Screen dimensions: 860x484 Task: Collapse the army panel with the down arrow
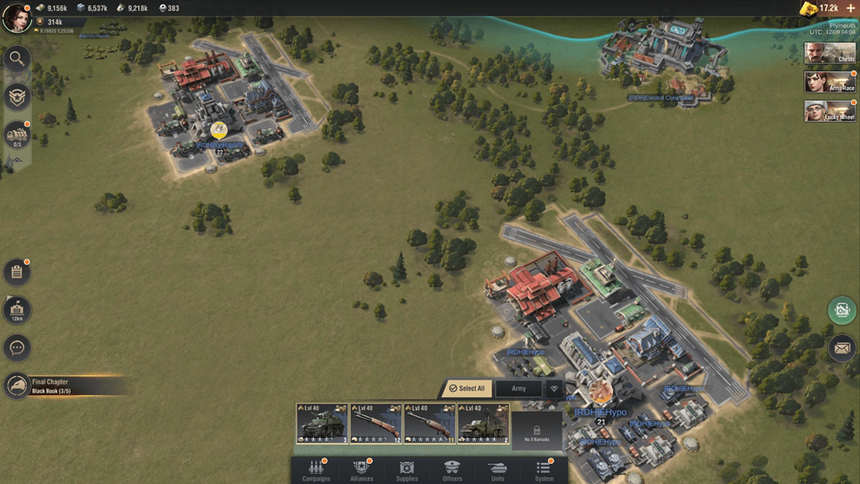coord(553,388)
